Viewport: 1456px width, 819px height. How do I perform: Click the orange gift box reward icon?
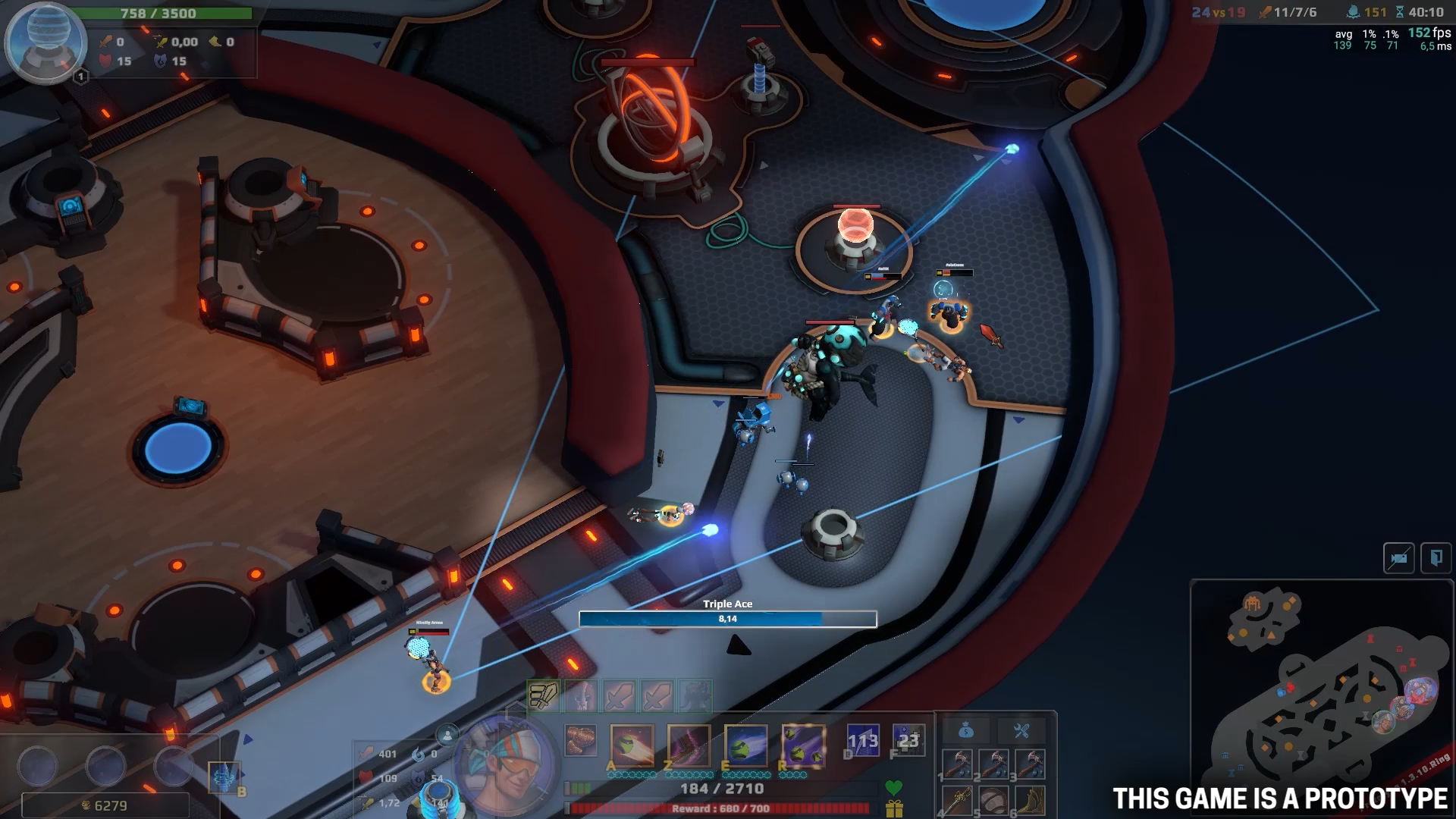[x=894, y=809]
